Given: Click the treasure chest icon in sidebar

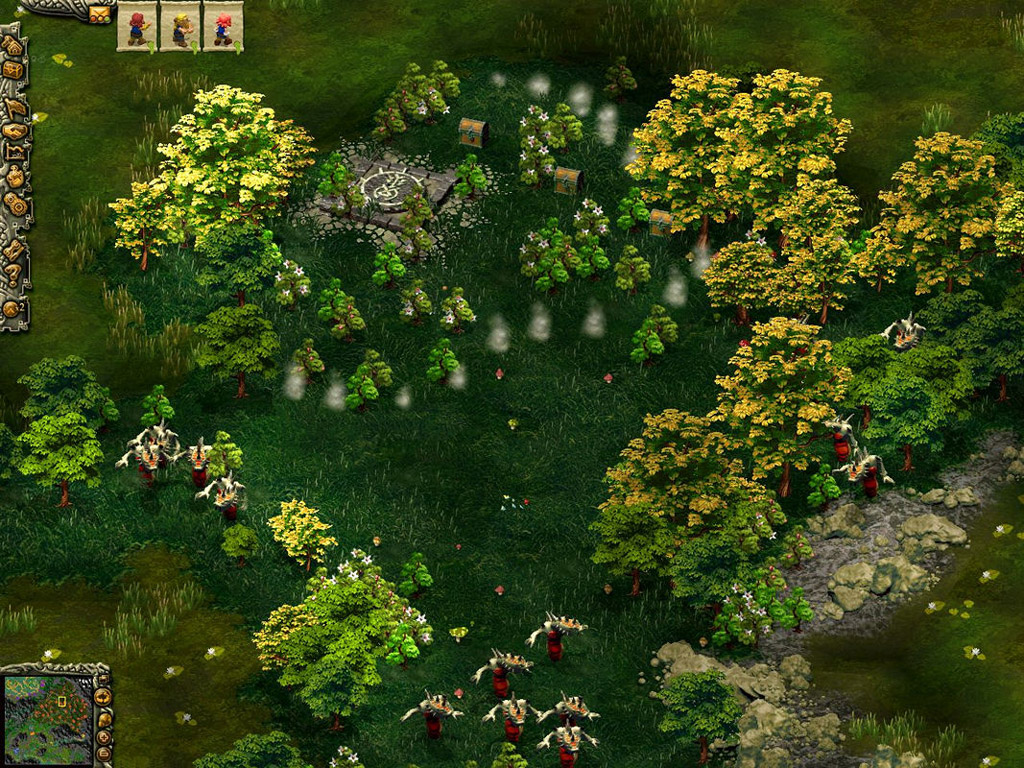Looking at the screenshot, I should tap(12, 70).
